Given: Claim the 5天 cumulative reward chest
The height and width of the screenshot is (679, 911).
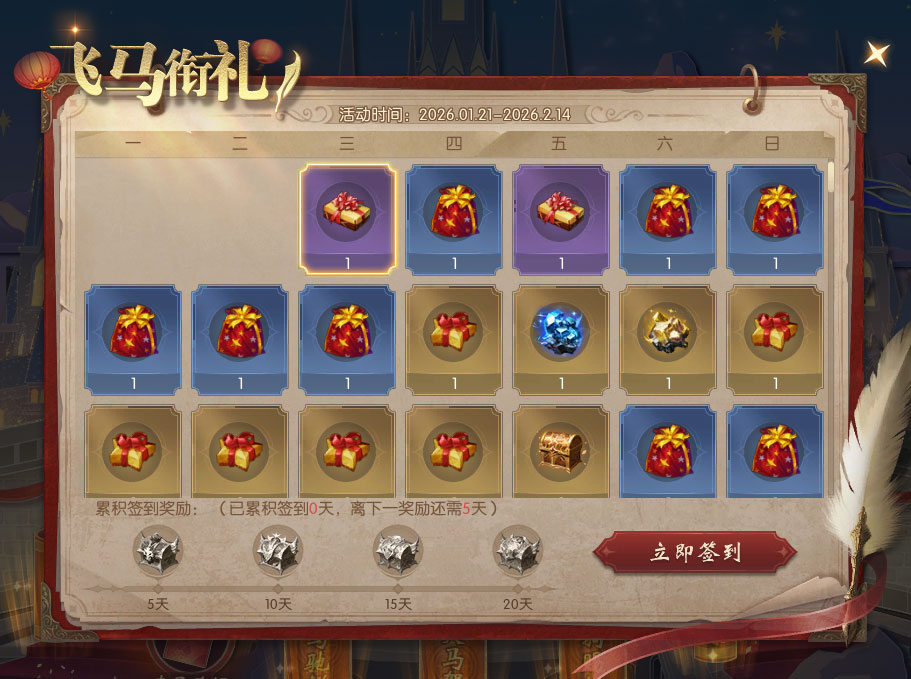Looking at the screenshot, I should pyautogui.click(x=157, y=551).
